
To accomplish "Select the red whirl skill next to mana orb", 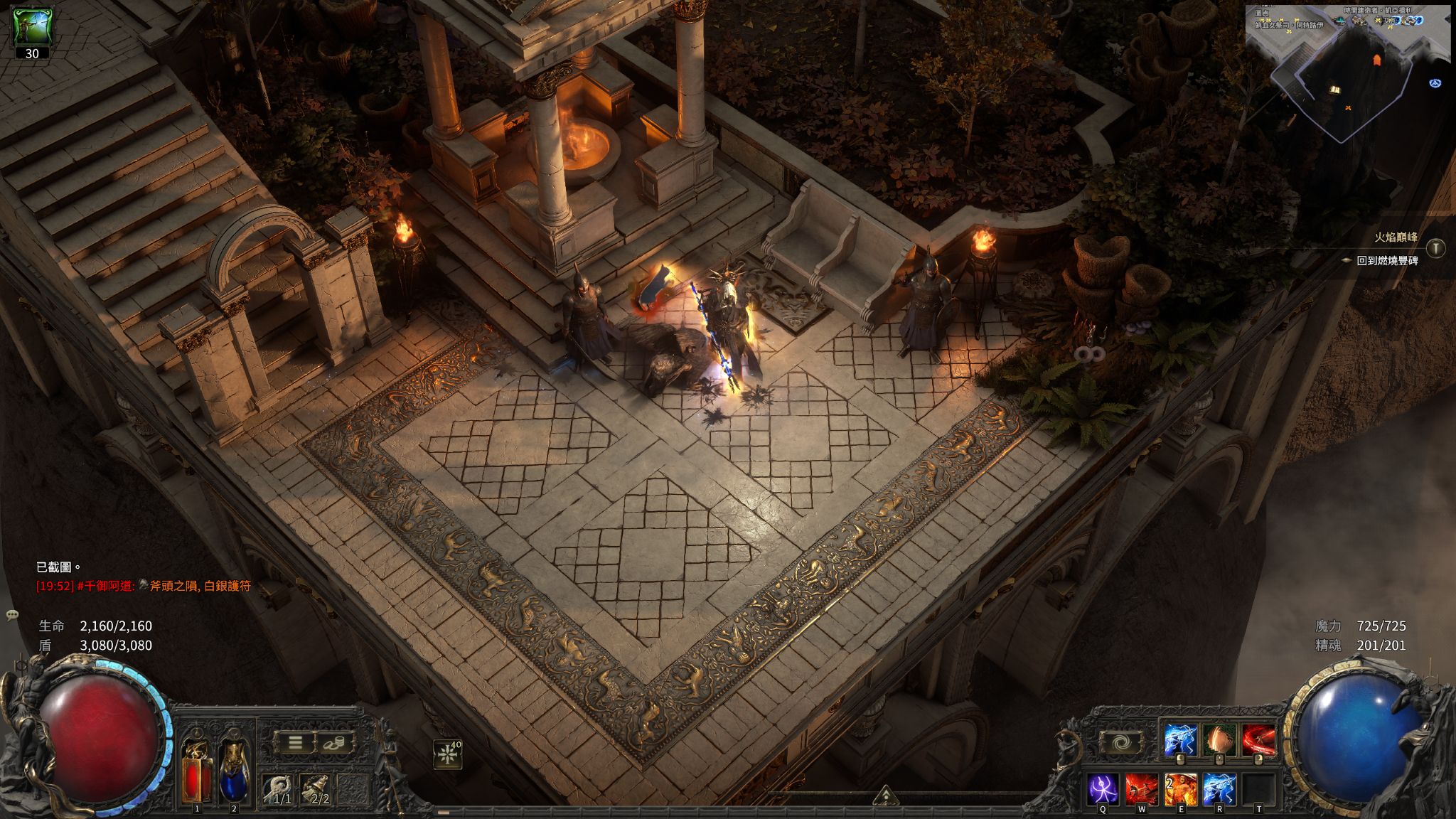I will 1258,741.
